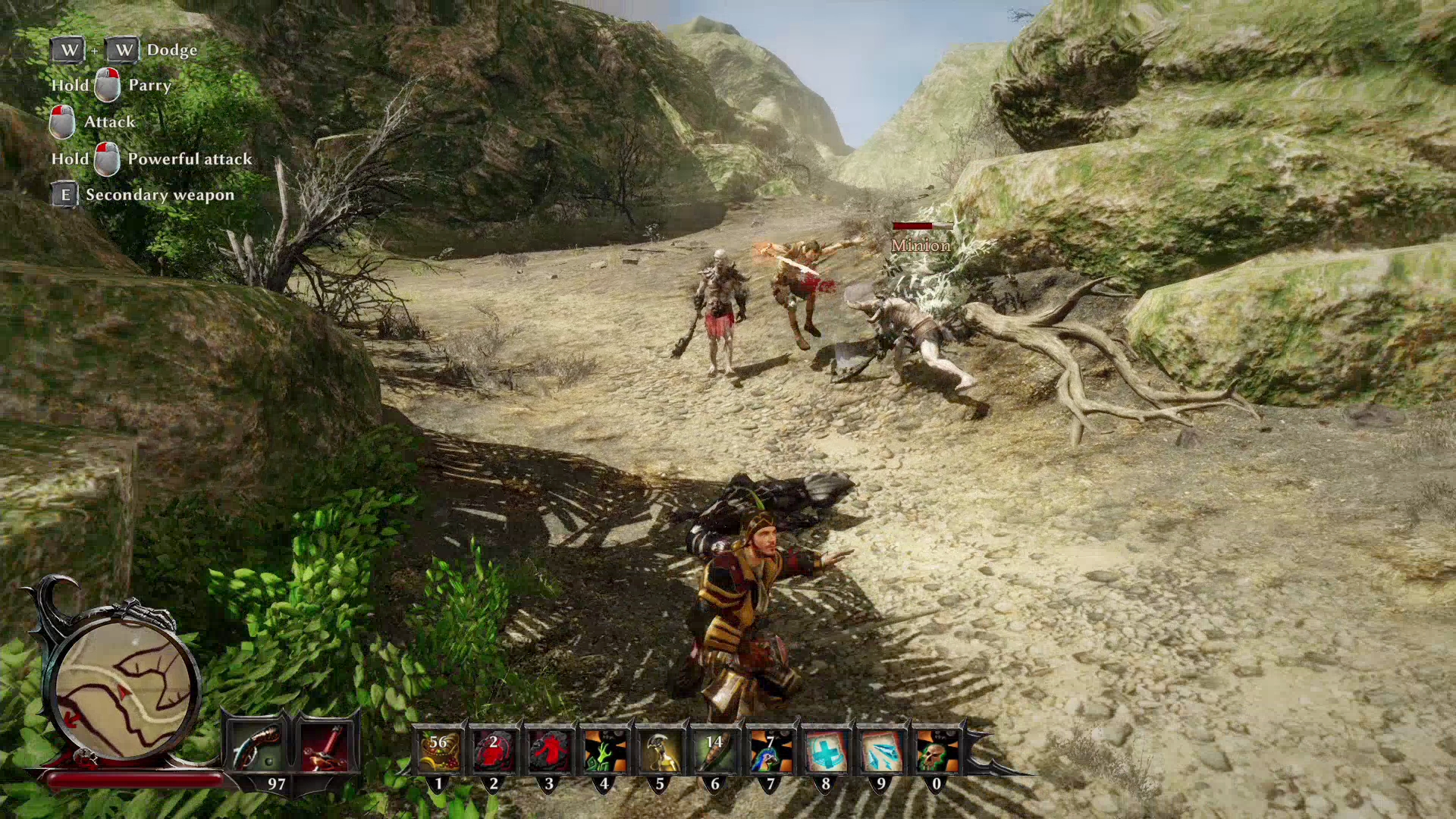Use the roasted meat stick in slot 6

click(x=715, y=749)
